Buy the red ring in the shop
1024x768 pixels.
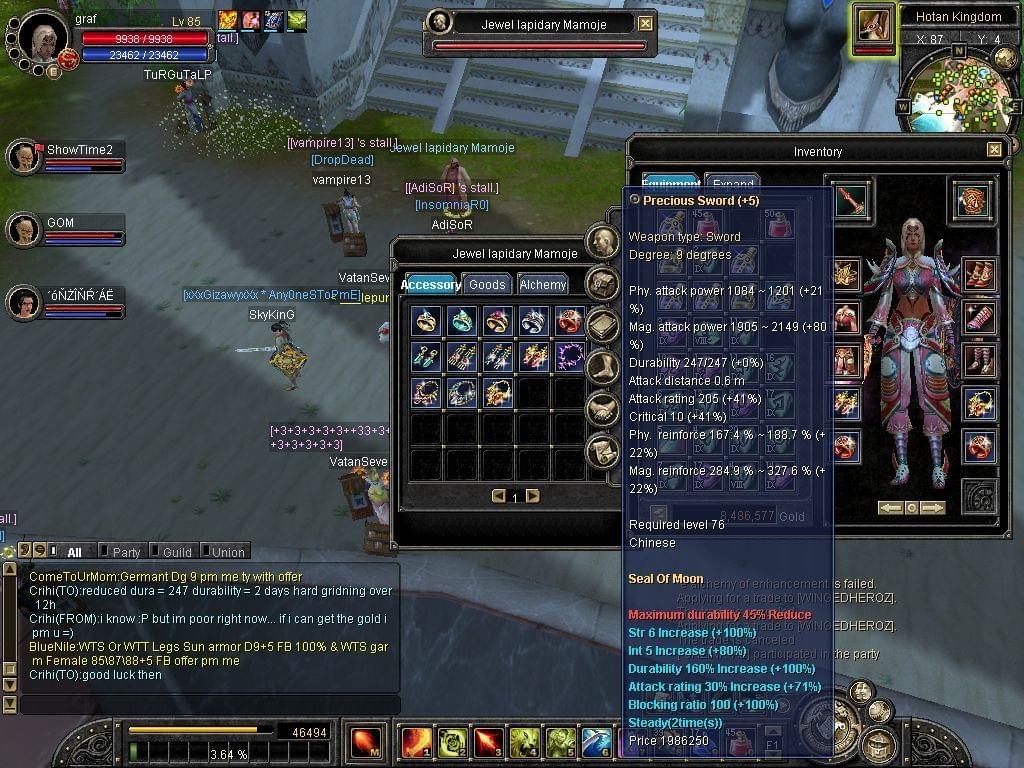pyautogui.click(x=569, y=321)
